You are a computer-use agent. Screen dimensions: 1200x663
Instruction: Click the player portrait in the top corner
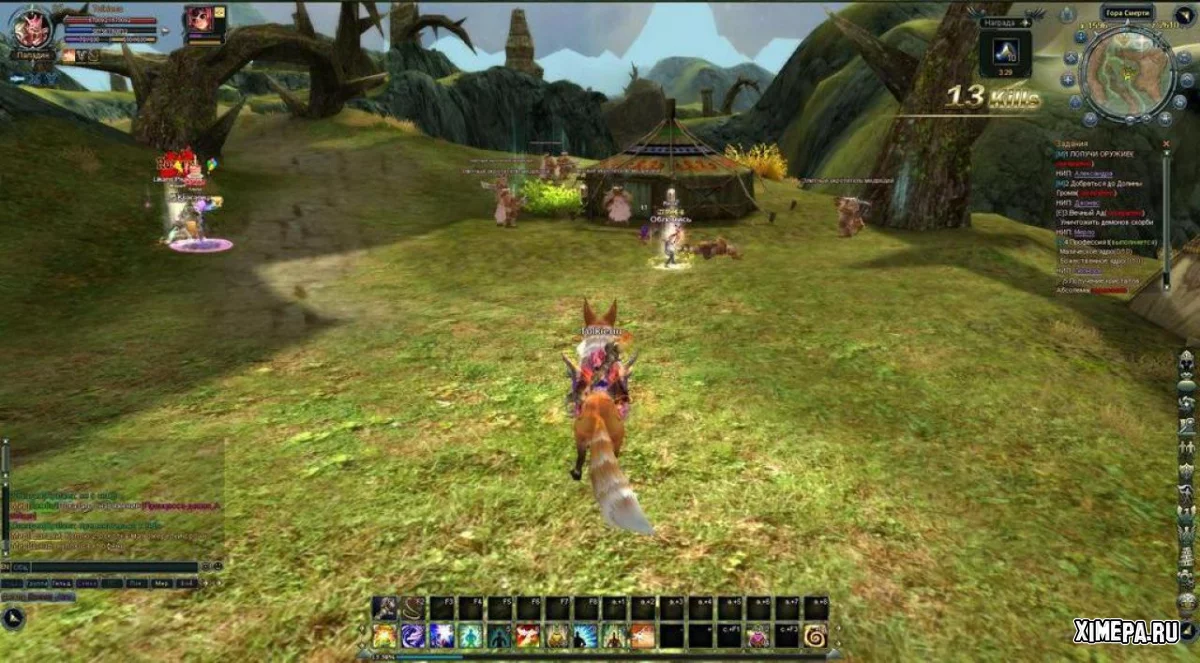coord(32,29)
